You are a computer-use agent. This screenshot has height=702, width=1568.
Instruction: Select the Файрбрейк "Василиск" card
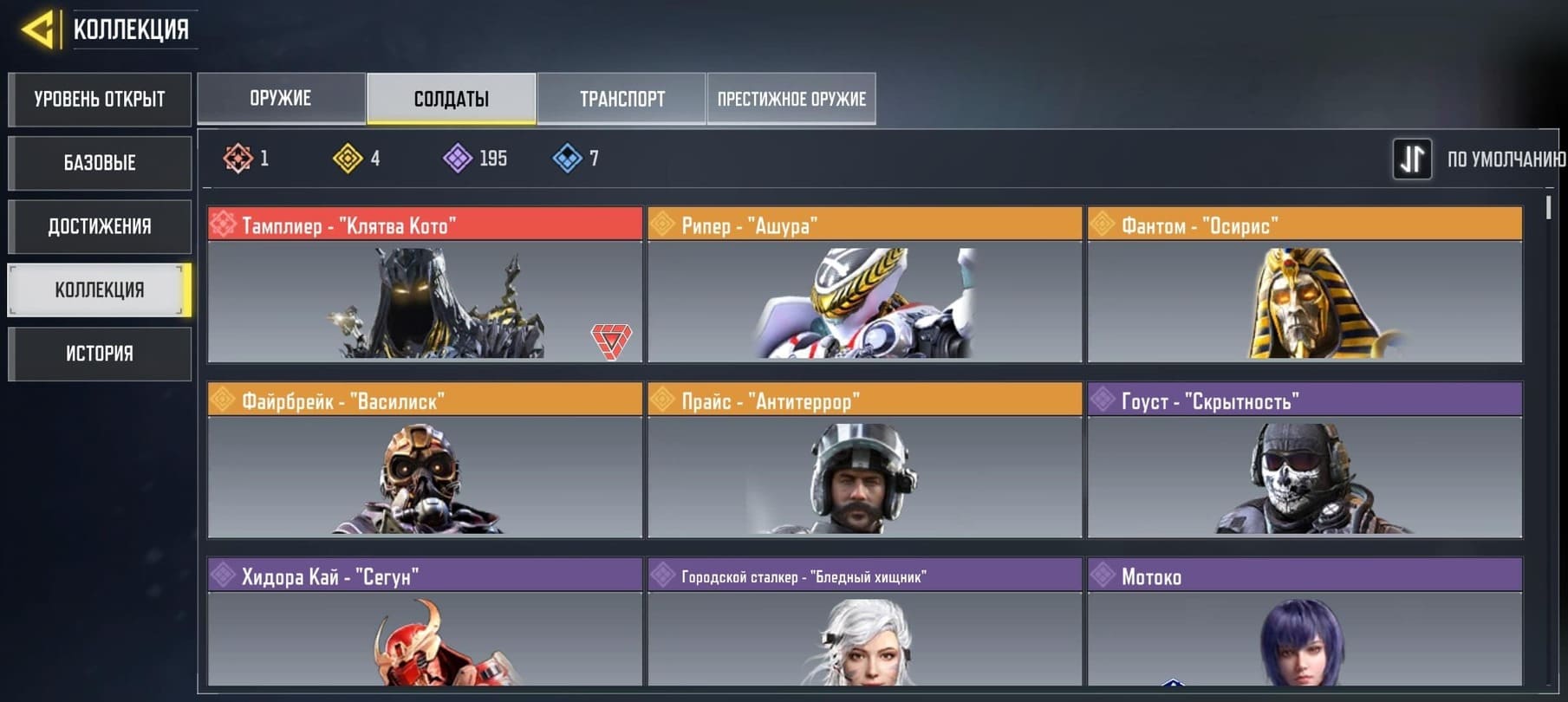[x=425, y=462]
